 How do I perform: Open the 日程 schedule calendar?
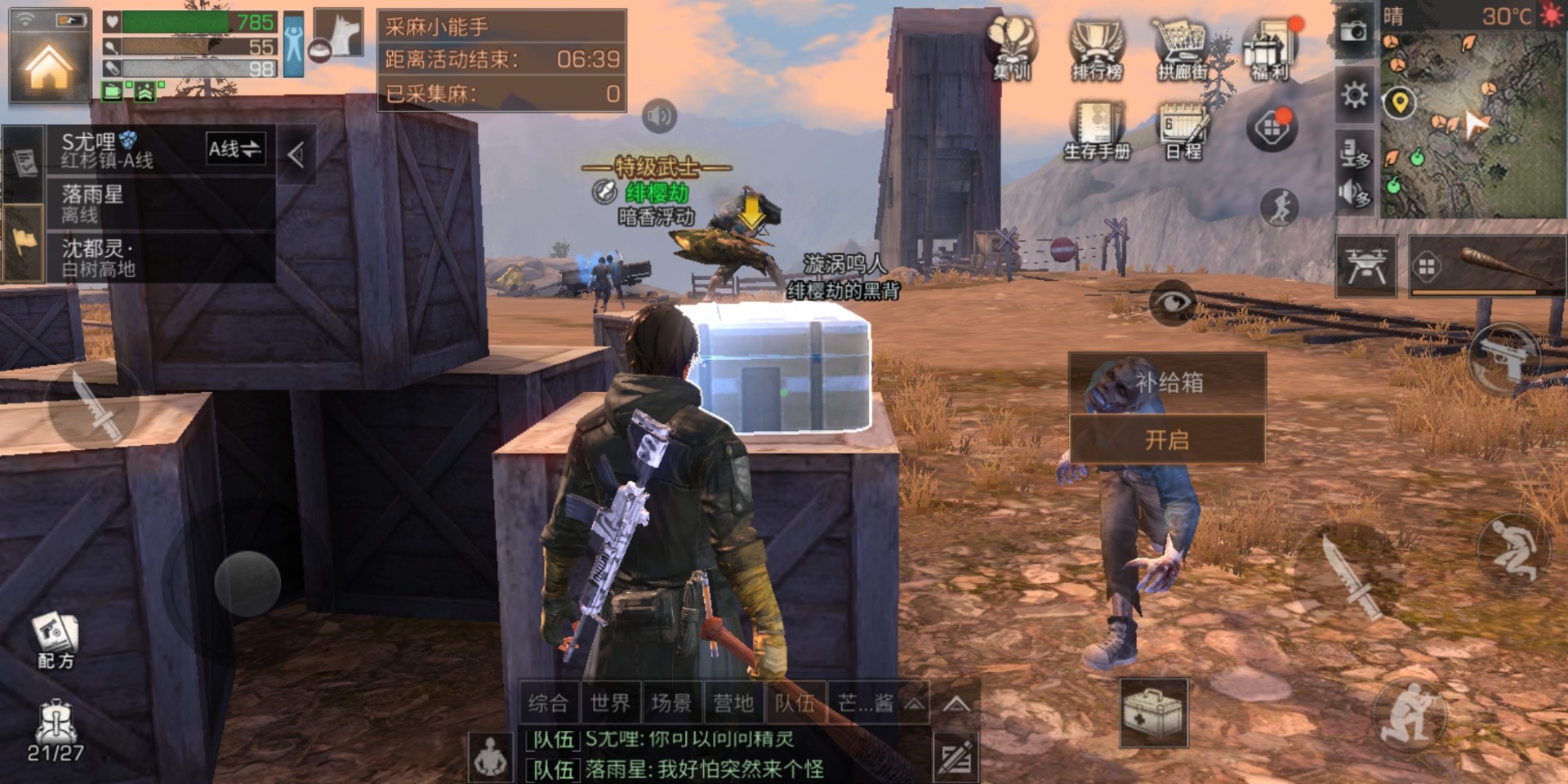point(1183,131)
